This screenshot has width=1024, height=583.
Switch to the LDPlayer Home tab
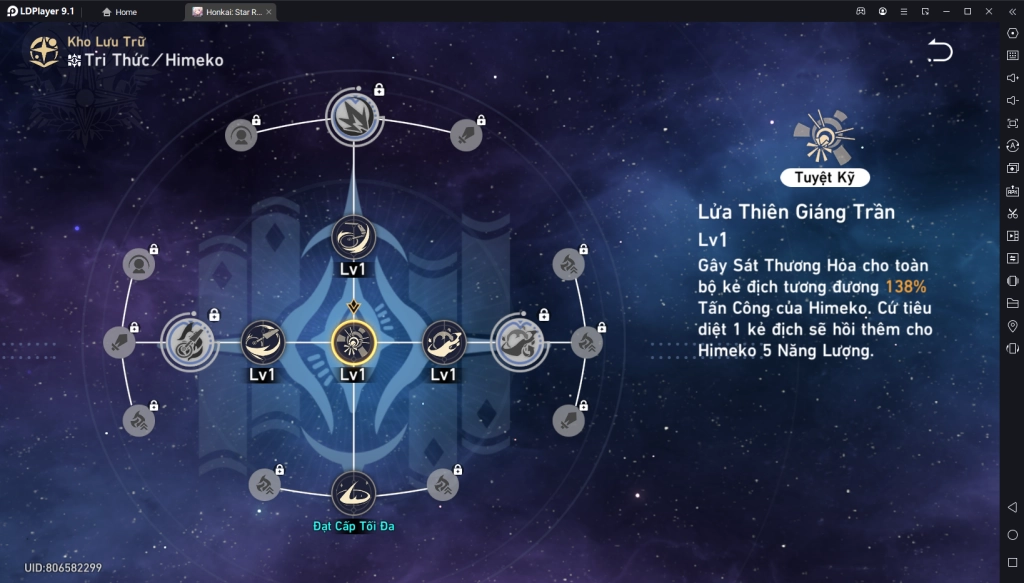[x=120, y=12]
